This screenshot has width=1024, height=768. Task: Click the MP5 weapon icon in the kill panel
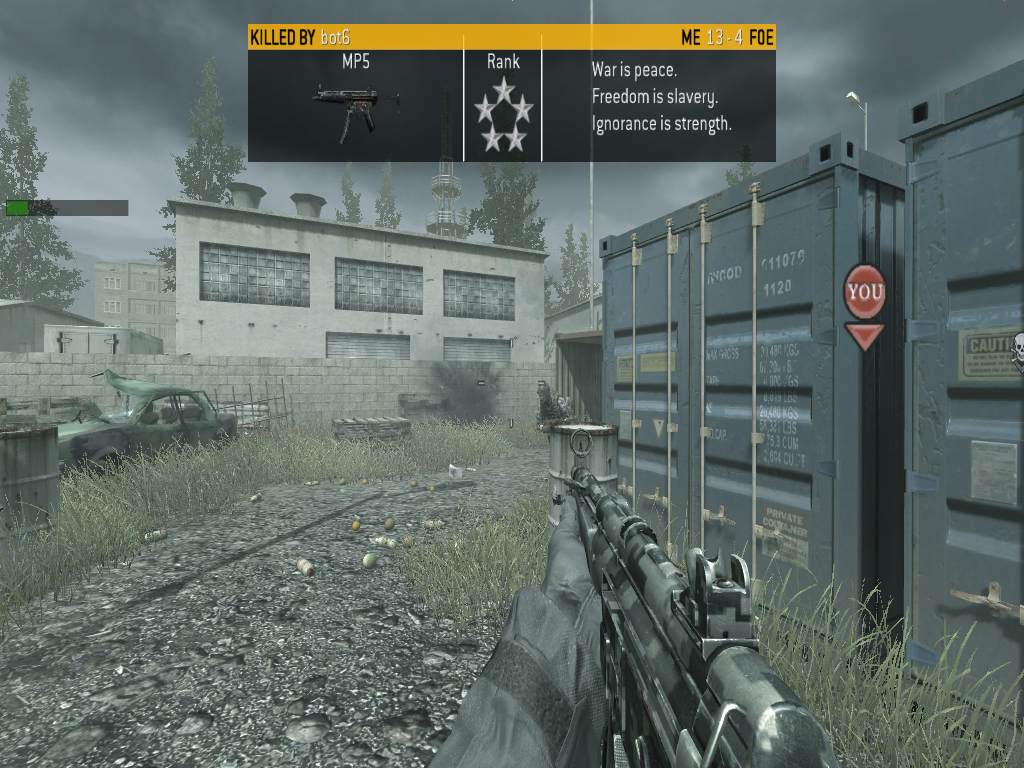pyautogui.click(x=355, y=108)
